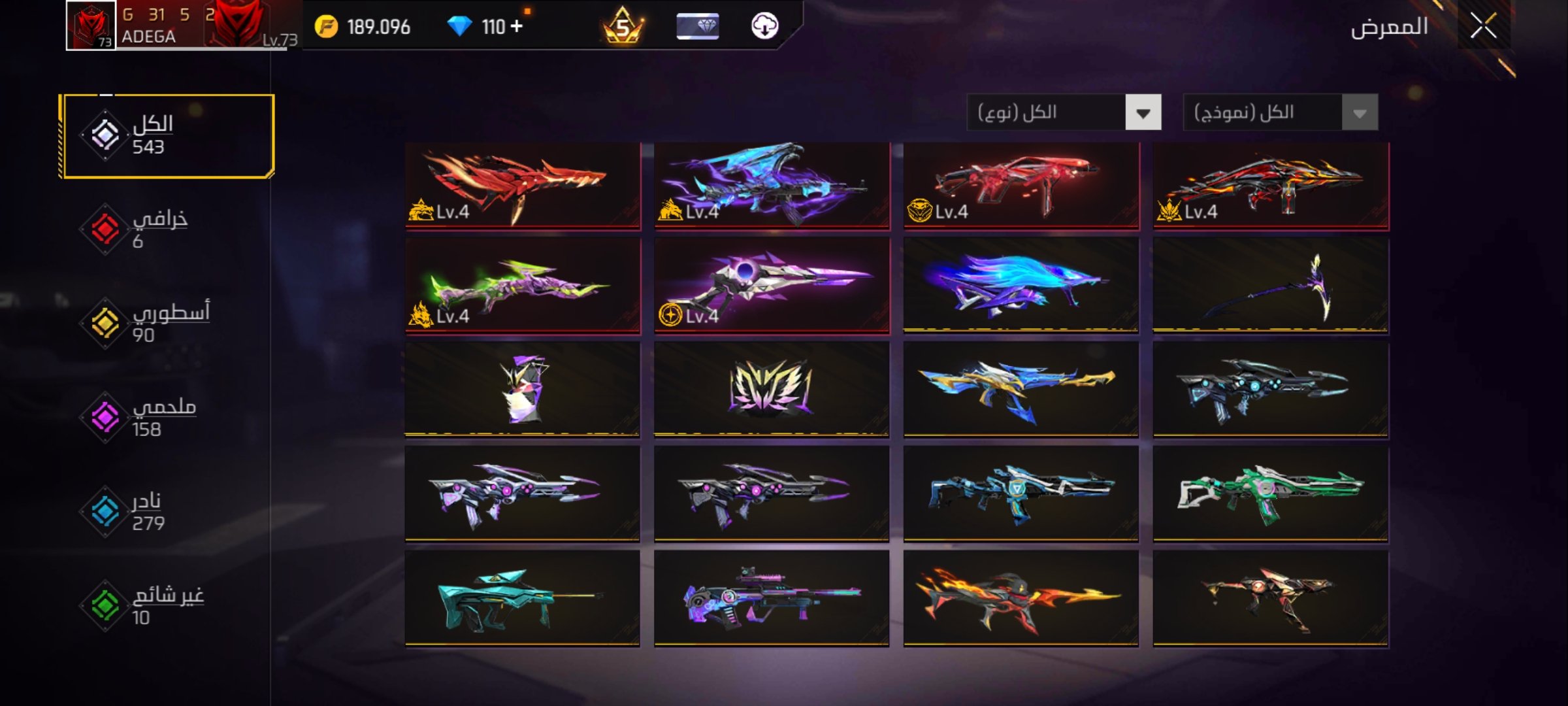Screen dimensions: 1568x706
Task: Select the green and white rifle skin
Action: 1270,494
